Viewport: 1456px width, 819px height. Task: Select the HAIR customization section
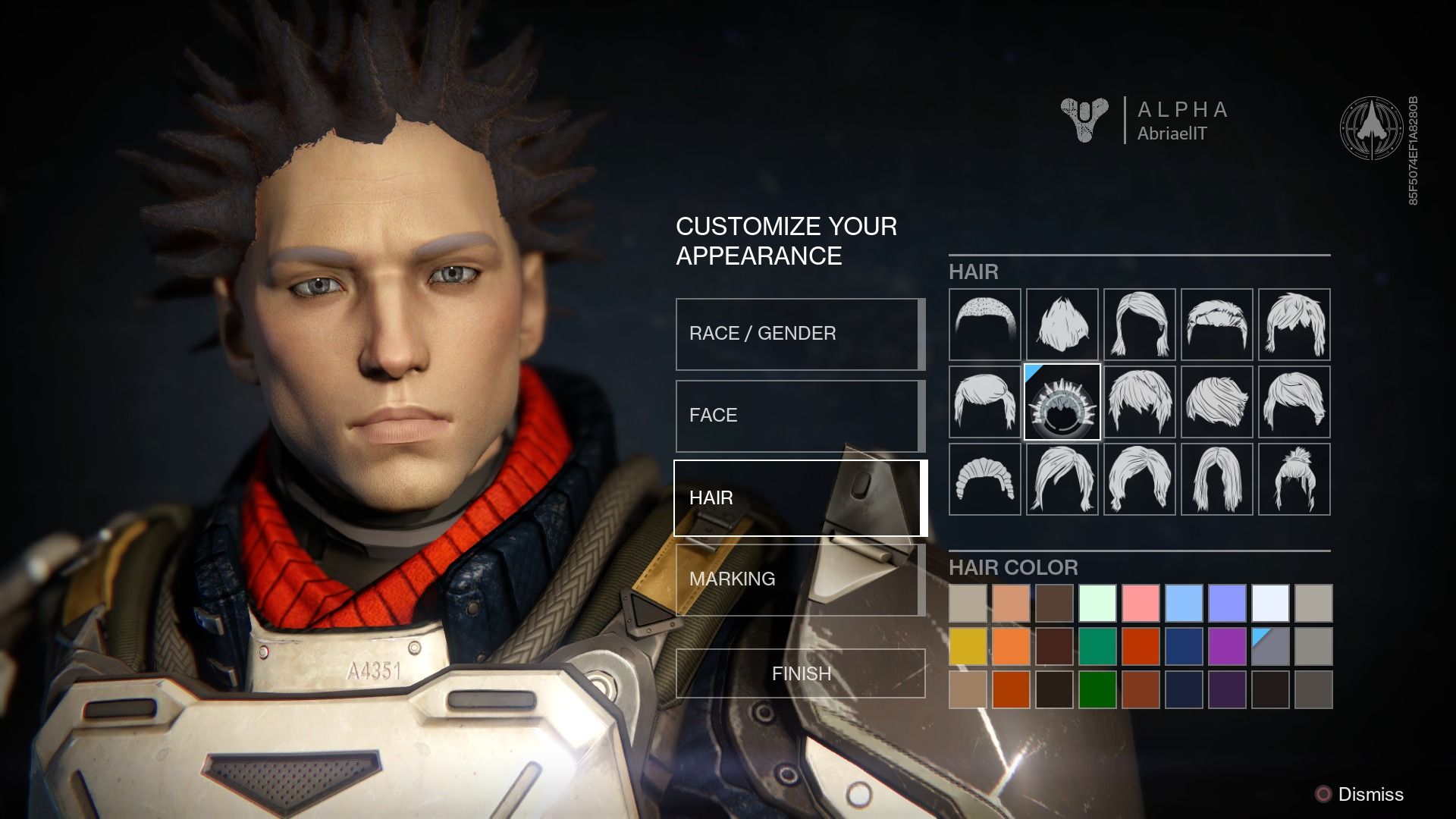(799, 498)
